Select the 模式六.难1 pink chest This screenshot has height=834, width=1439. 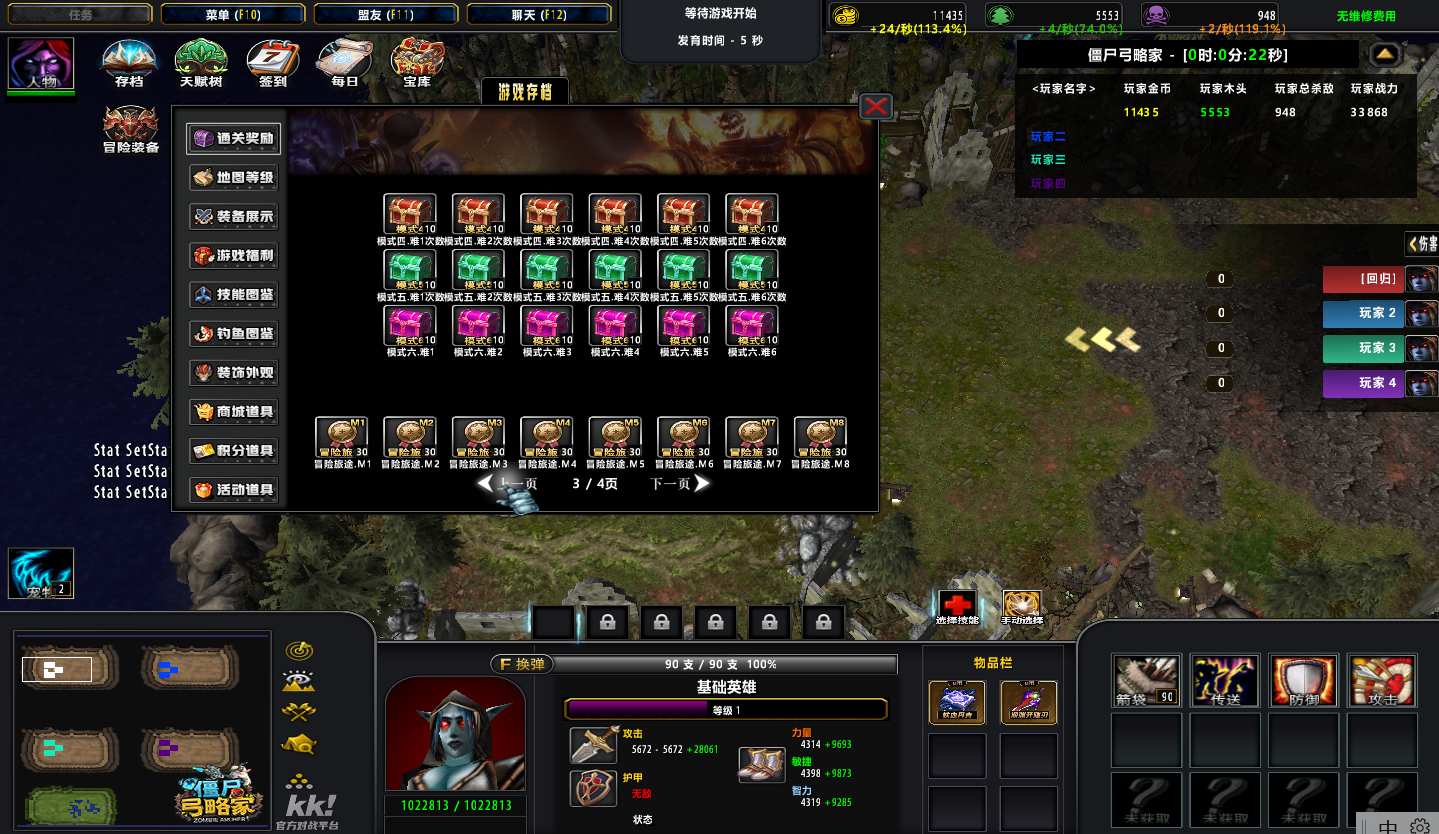point(410,326)
